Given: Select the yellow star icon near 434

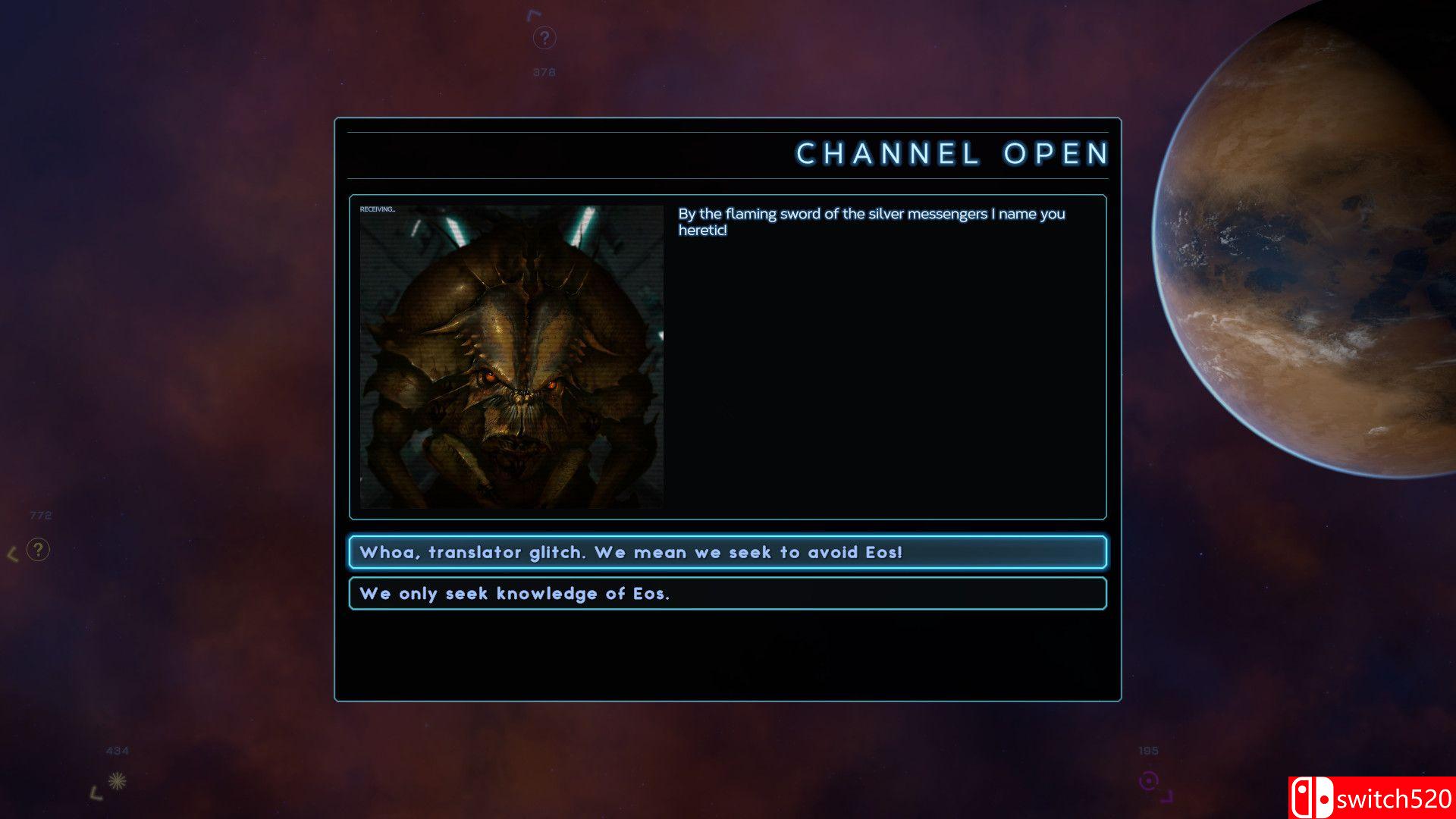Looking at the screenshot, I should (117, 780).
